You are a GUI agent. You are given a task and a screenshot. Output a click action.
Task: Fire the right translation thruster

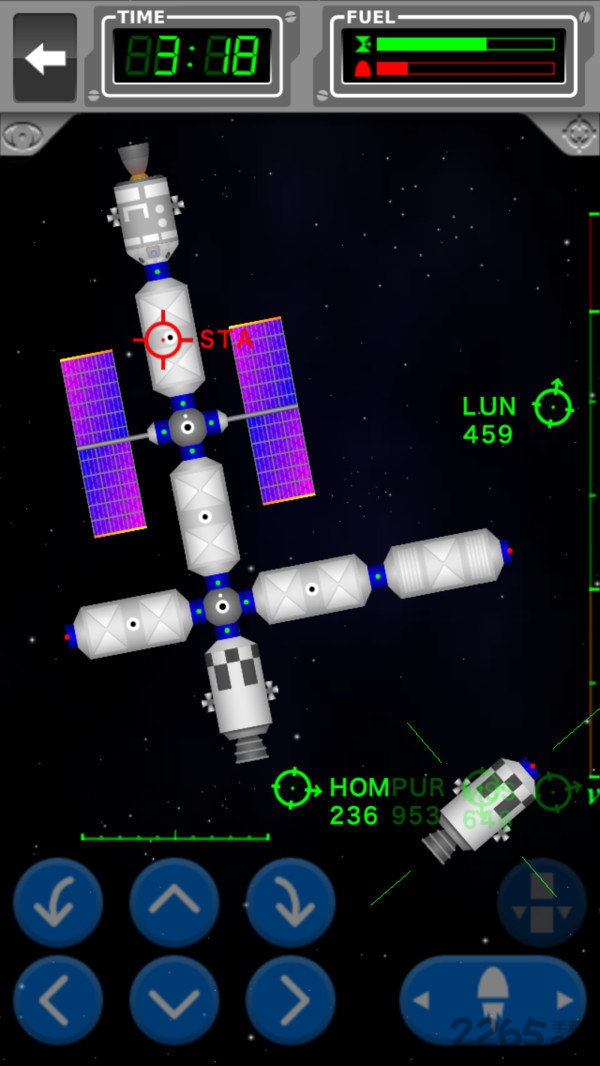(x=290, y=1000)
